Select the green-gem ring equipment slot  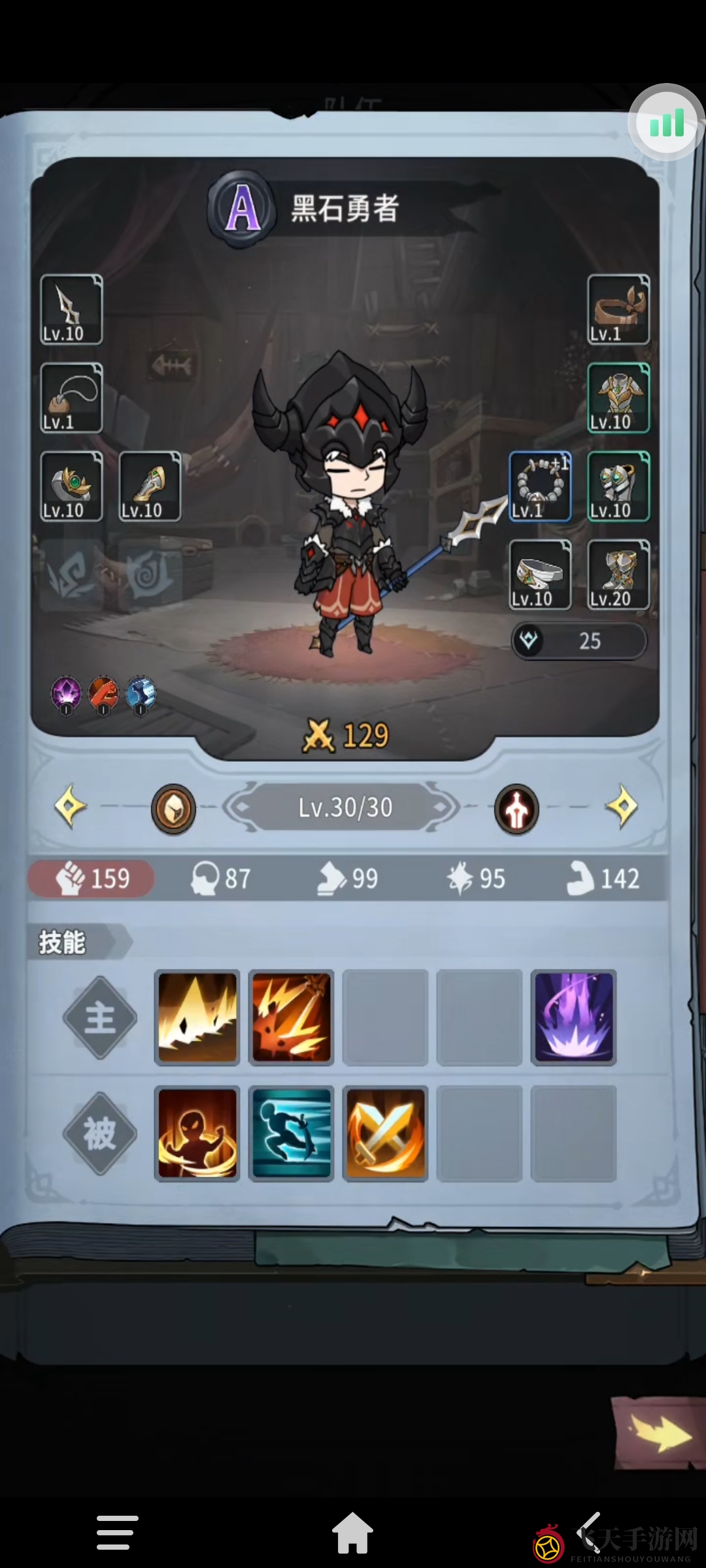(71, 486)
